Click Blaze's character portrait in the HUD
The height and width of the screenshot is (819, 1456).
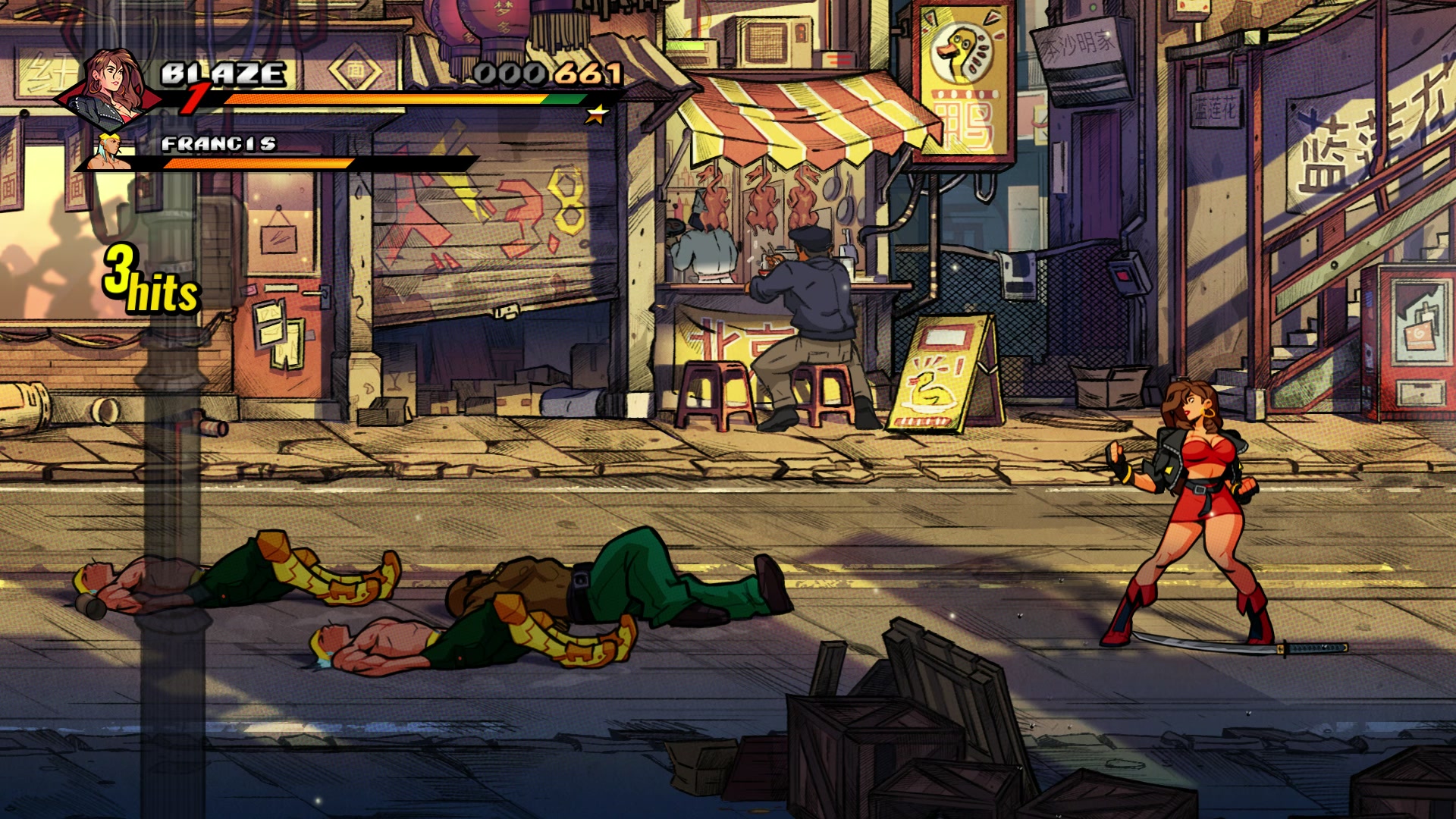tap(114, 87)
